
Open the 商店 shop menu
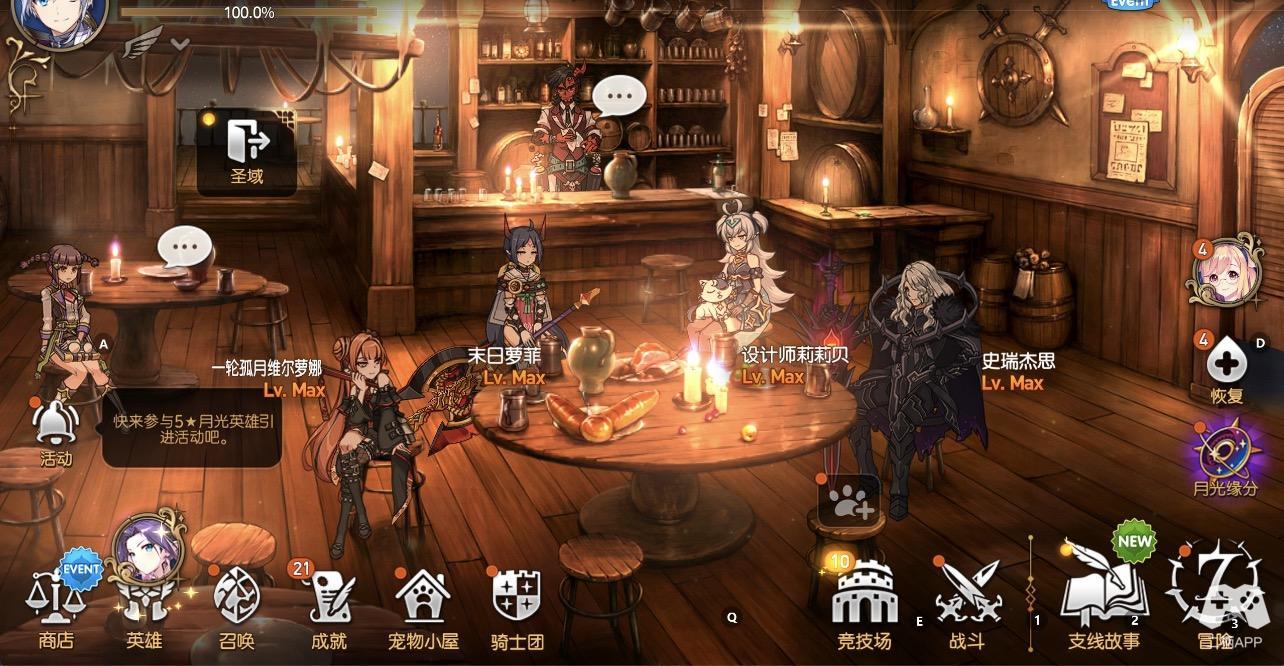click(x=56, y=606)
